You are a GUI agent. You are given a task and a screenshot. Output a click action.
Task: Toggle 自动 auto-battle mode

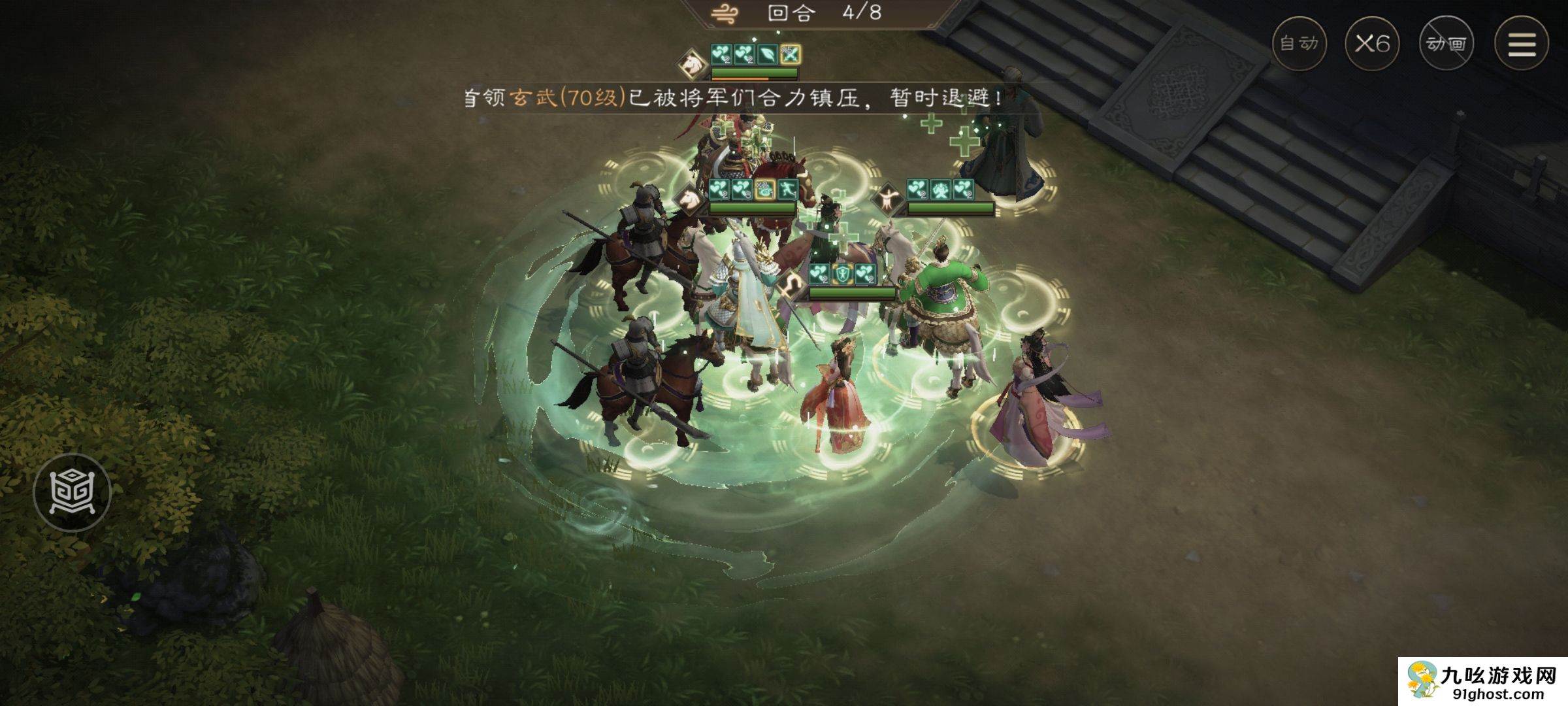(x=1300, y=42)
